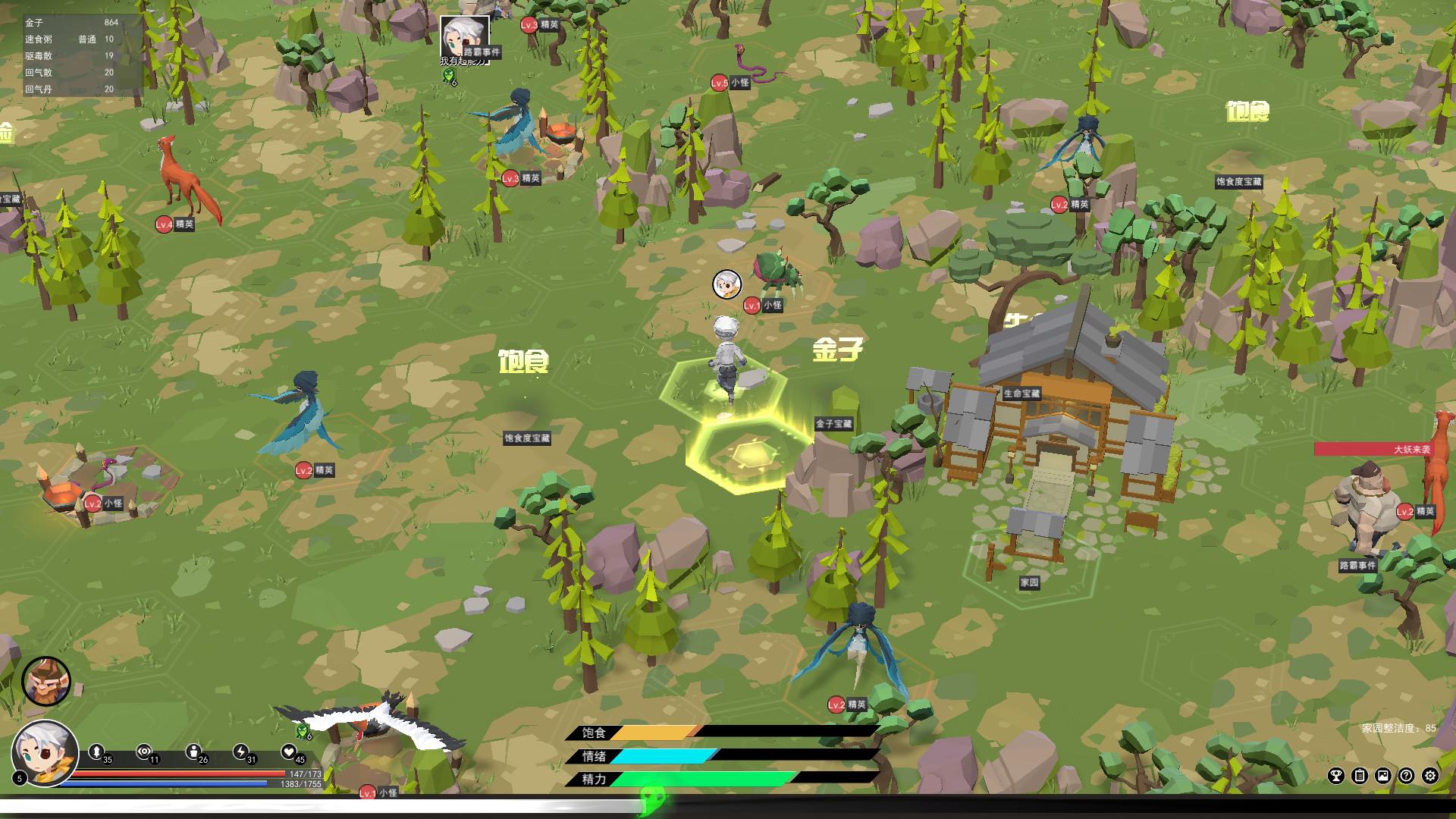
Task: Open the achievements trophy icon
Action: 1337,776
